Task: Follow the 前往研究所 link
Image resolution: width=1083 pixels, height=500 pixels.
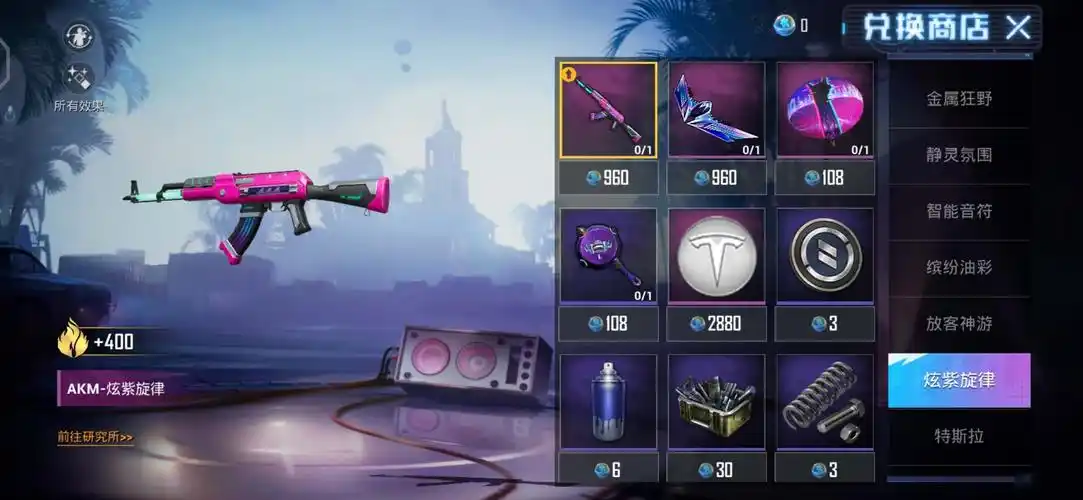Action: click(x=96, y=437)
